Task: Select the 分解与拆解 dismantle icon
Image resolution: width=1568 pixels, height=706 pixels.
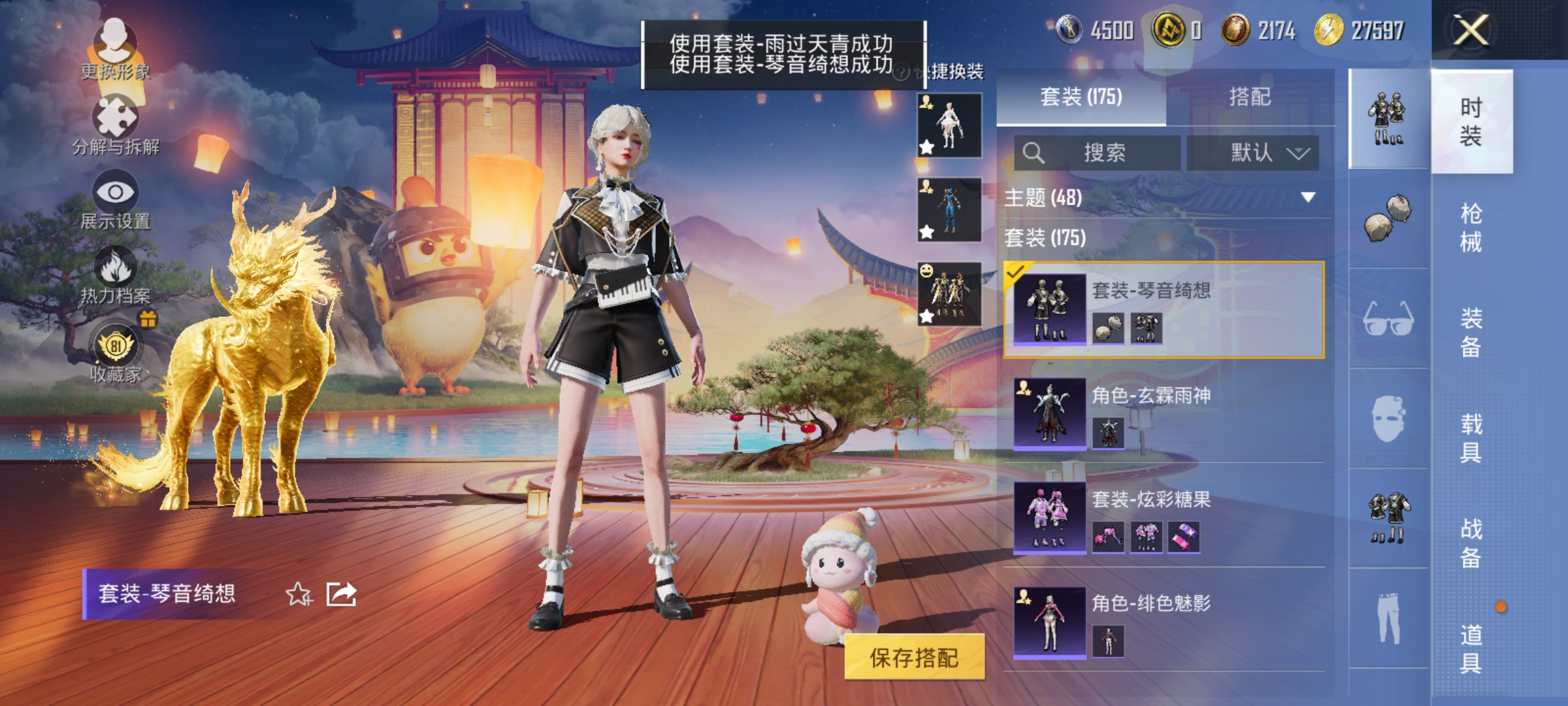Action: coord(116,118)
